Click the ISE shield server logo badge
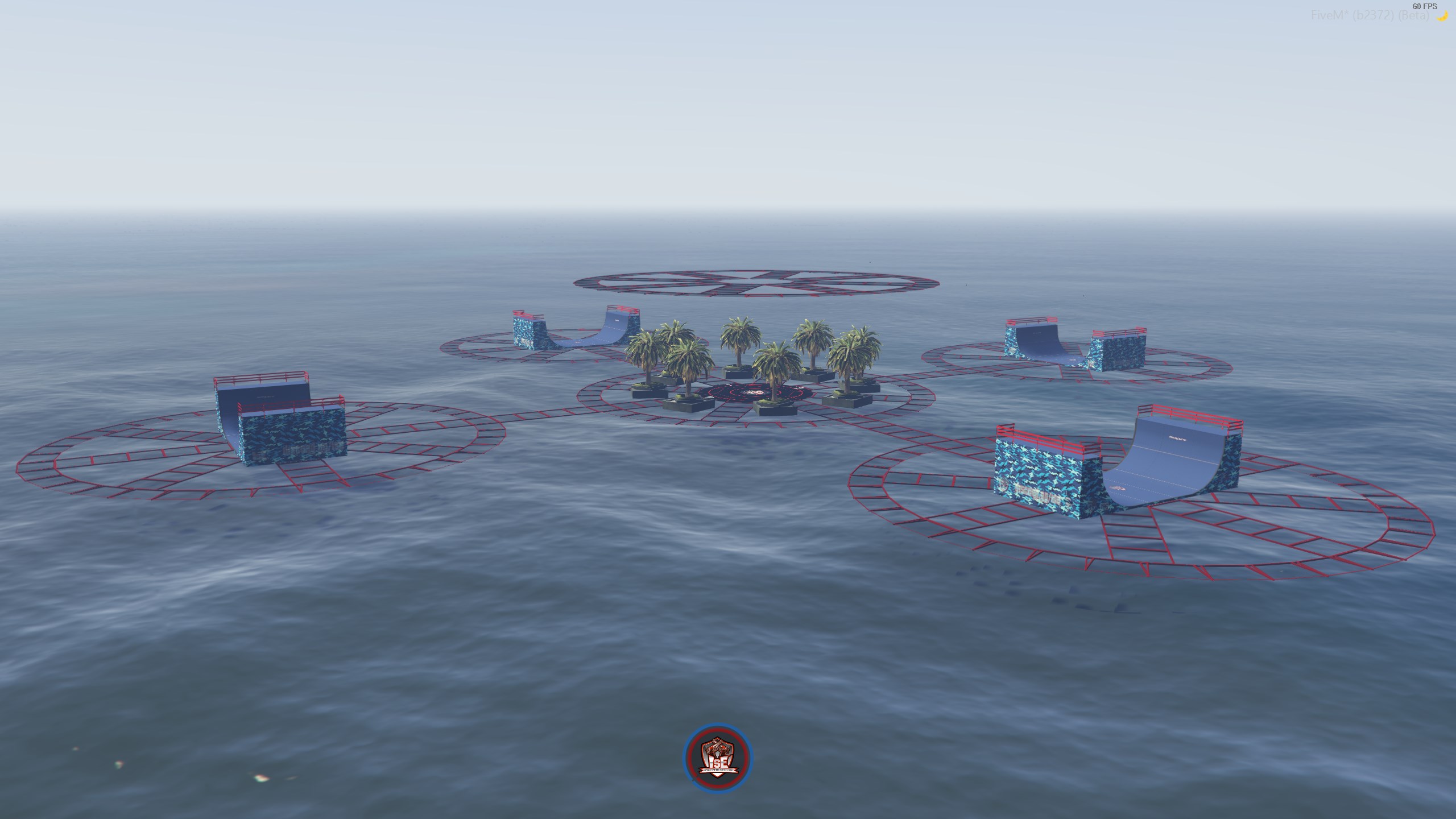Screen dimensions: 1456x819 point(717,756)
